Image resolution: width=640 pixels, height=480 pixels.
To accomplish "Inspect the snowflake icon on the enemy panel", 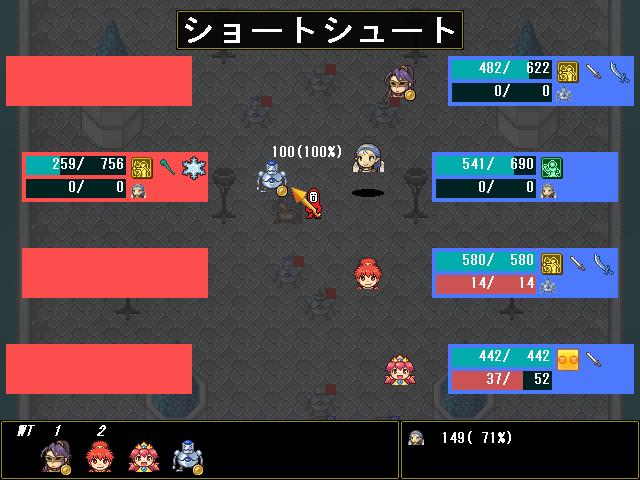I will click(x=192, y=166).
